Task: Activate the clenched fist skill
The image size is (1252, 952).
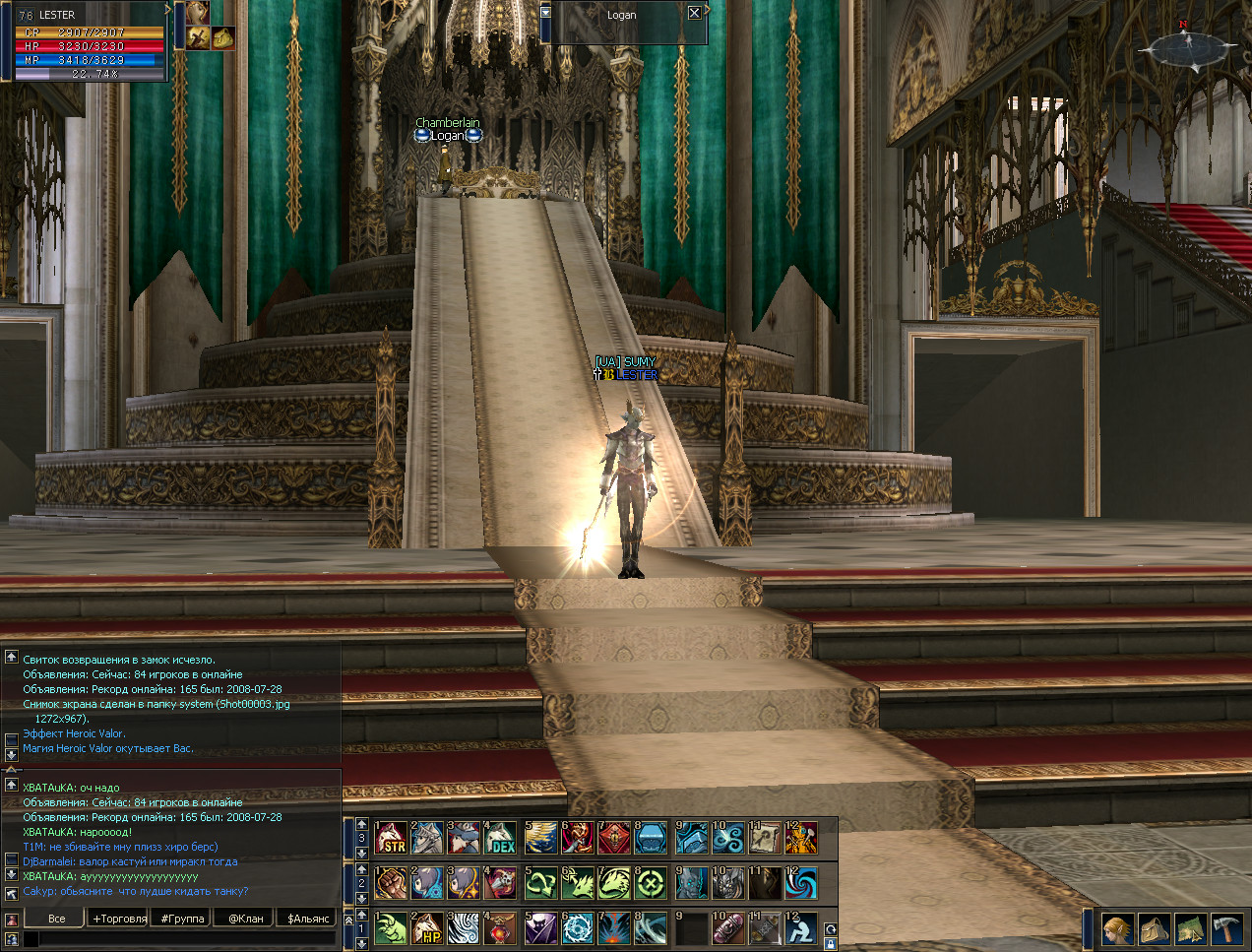Action: pos(391,883)
